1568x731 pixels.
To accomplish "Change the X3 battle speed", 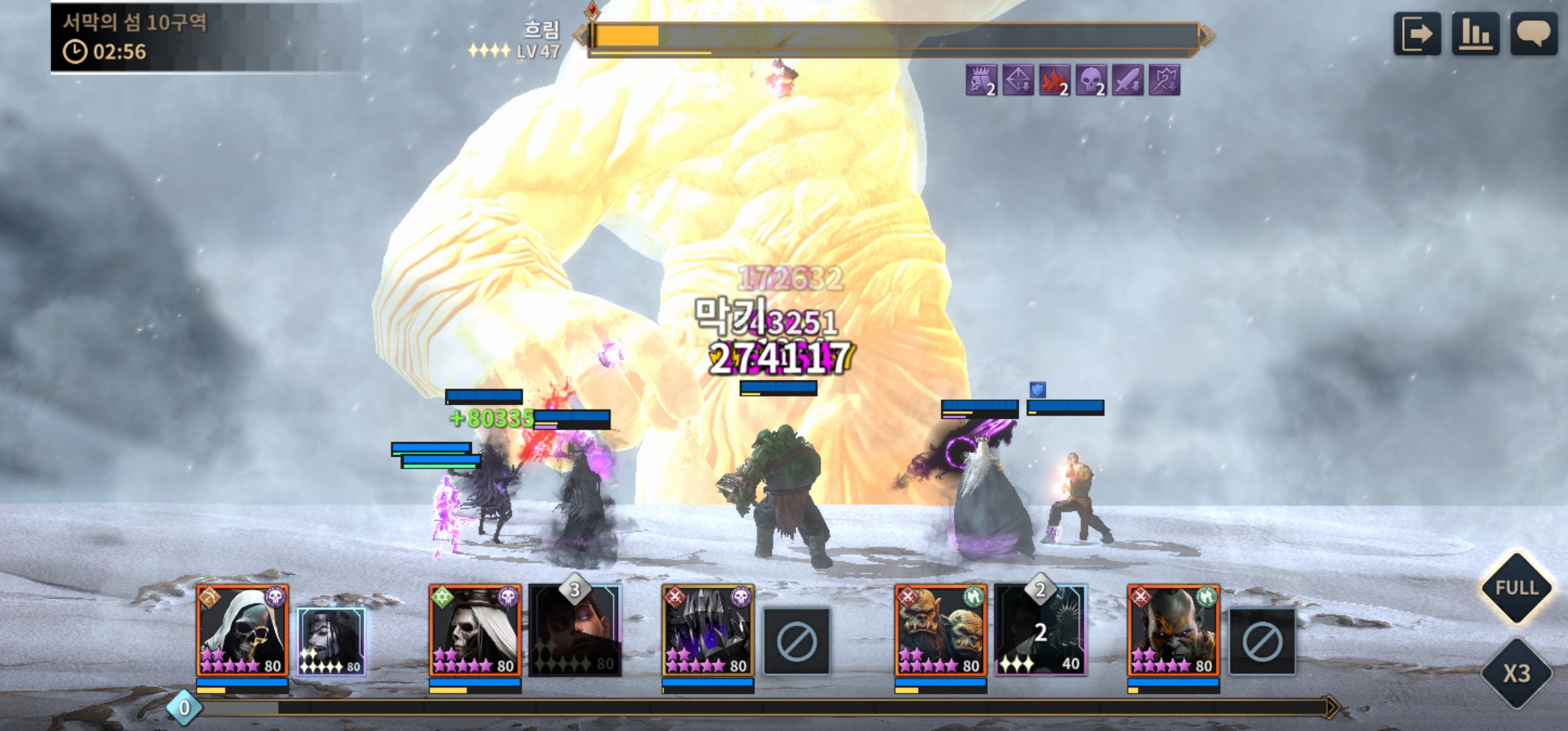I will pyautogui.click(x=1517, y=673).
